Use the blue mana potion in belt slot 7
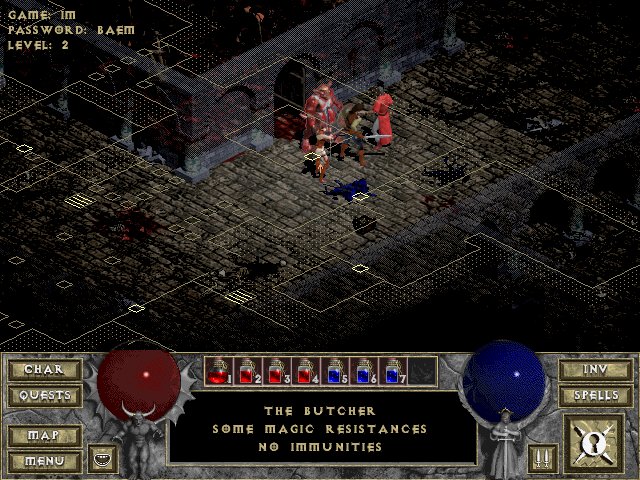The image size is (640, 480). click(x=394, y=371)
